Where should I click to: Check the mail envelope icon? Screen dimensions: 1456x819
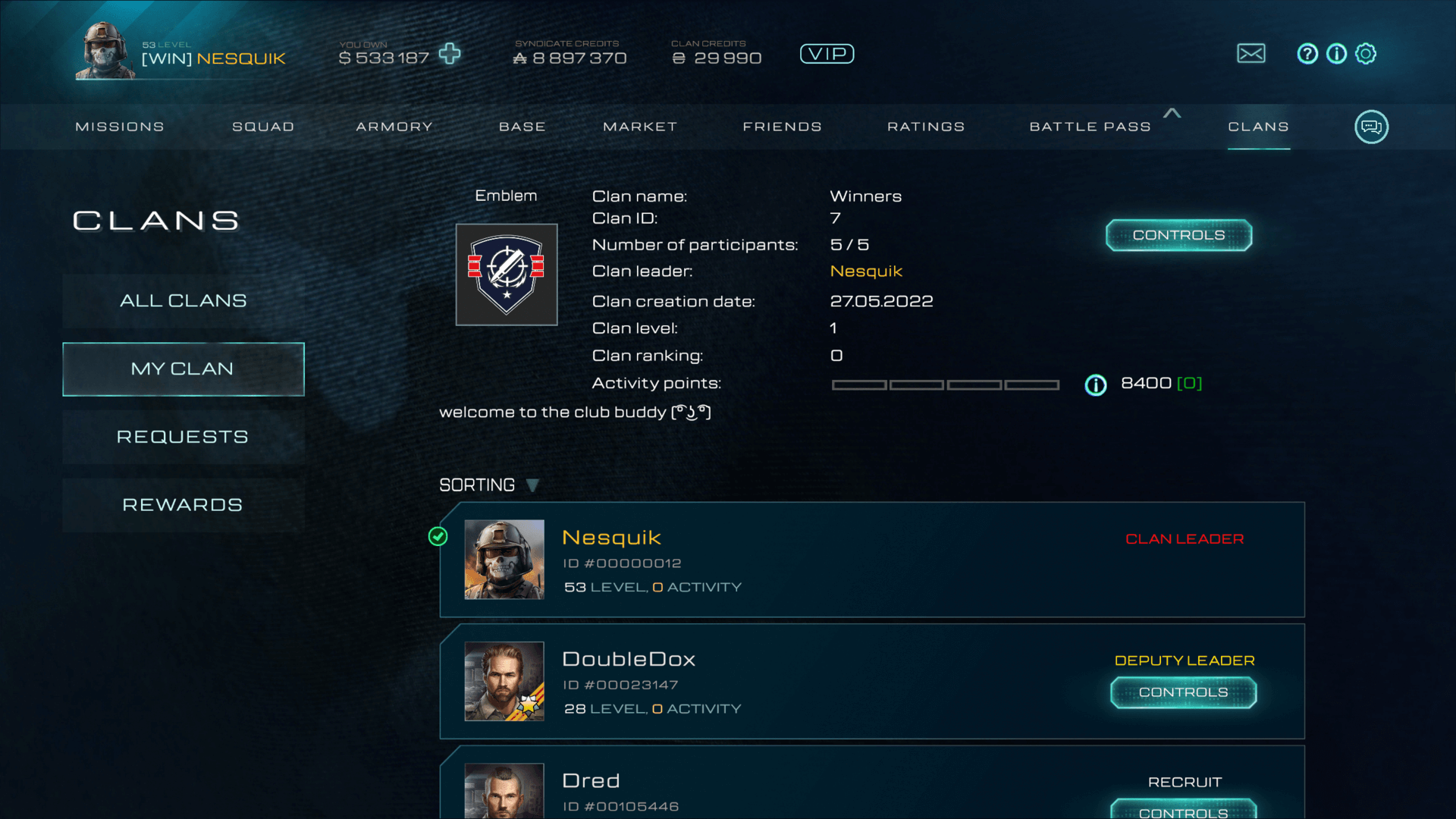[1251, 54]
